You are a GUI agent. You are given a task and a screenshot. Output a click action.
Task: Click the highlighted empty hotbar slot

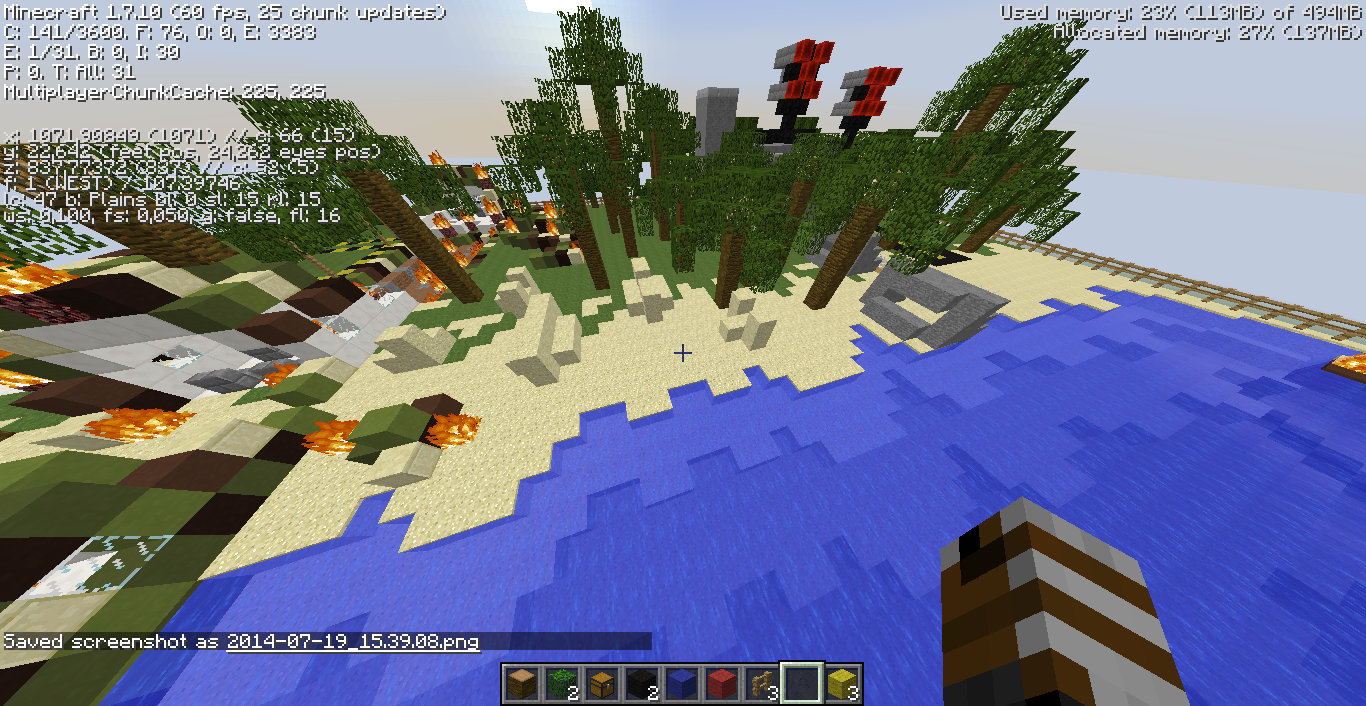pyautogui.click(x=801, y=684)
